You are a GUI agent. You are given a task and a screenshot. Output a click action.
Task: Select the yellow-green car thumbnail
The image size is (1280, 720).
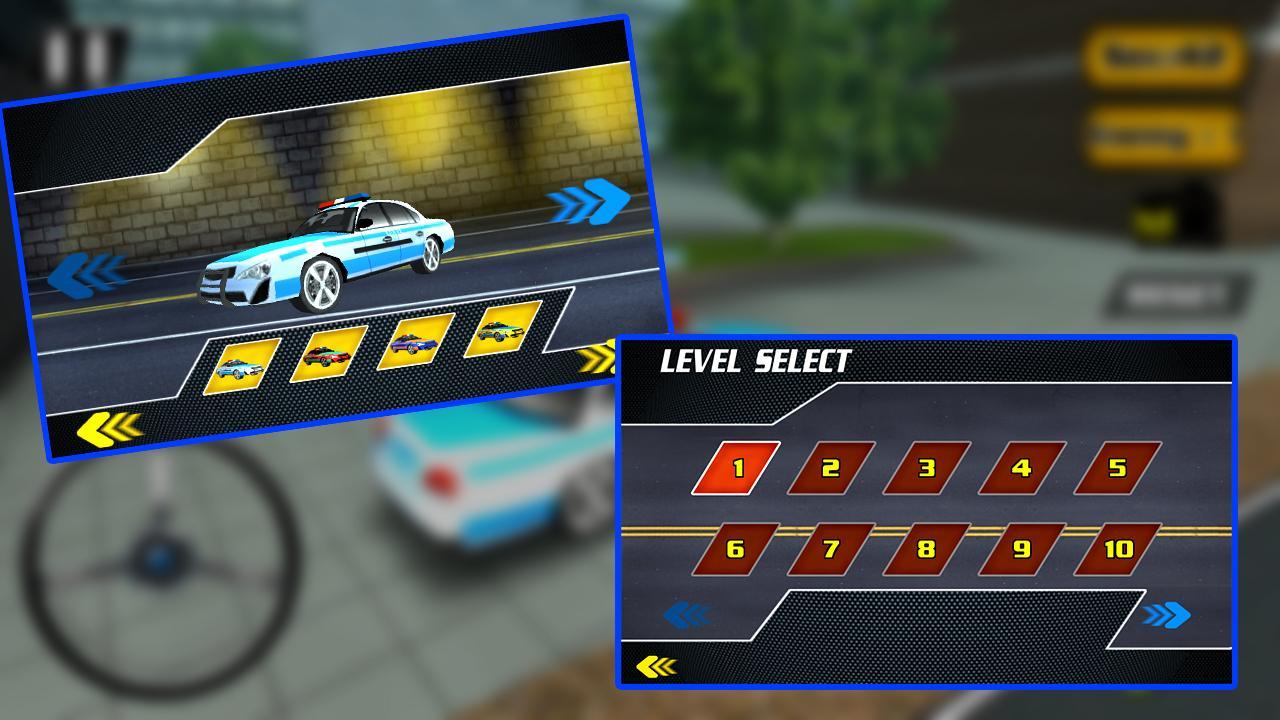point(503,328)
